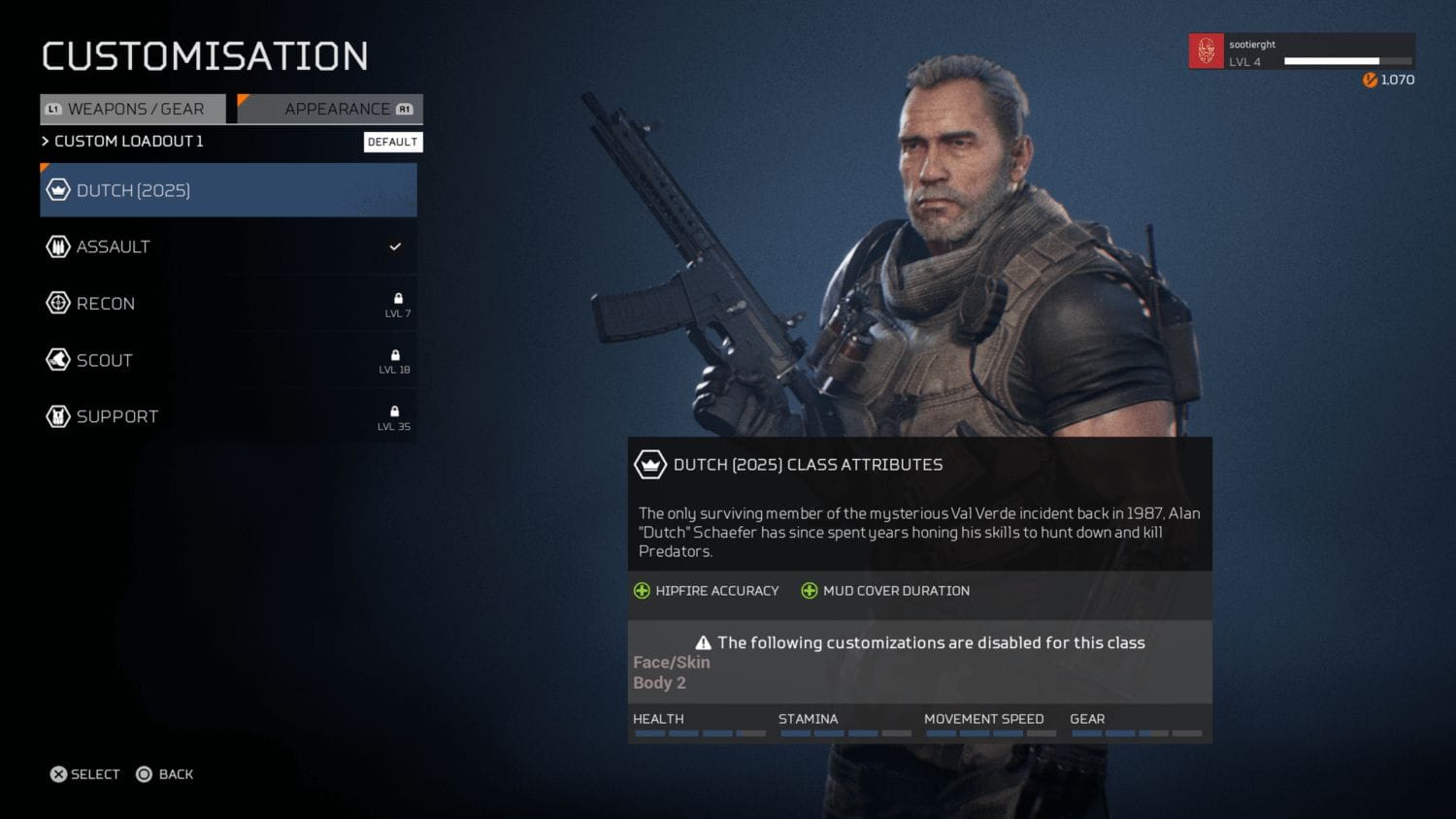Click the Default loadout button
This screenshot has width=1456, height=819.
coord(392,142)
